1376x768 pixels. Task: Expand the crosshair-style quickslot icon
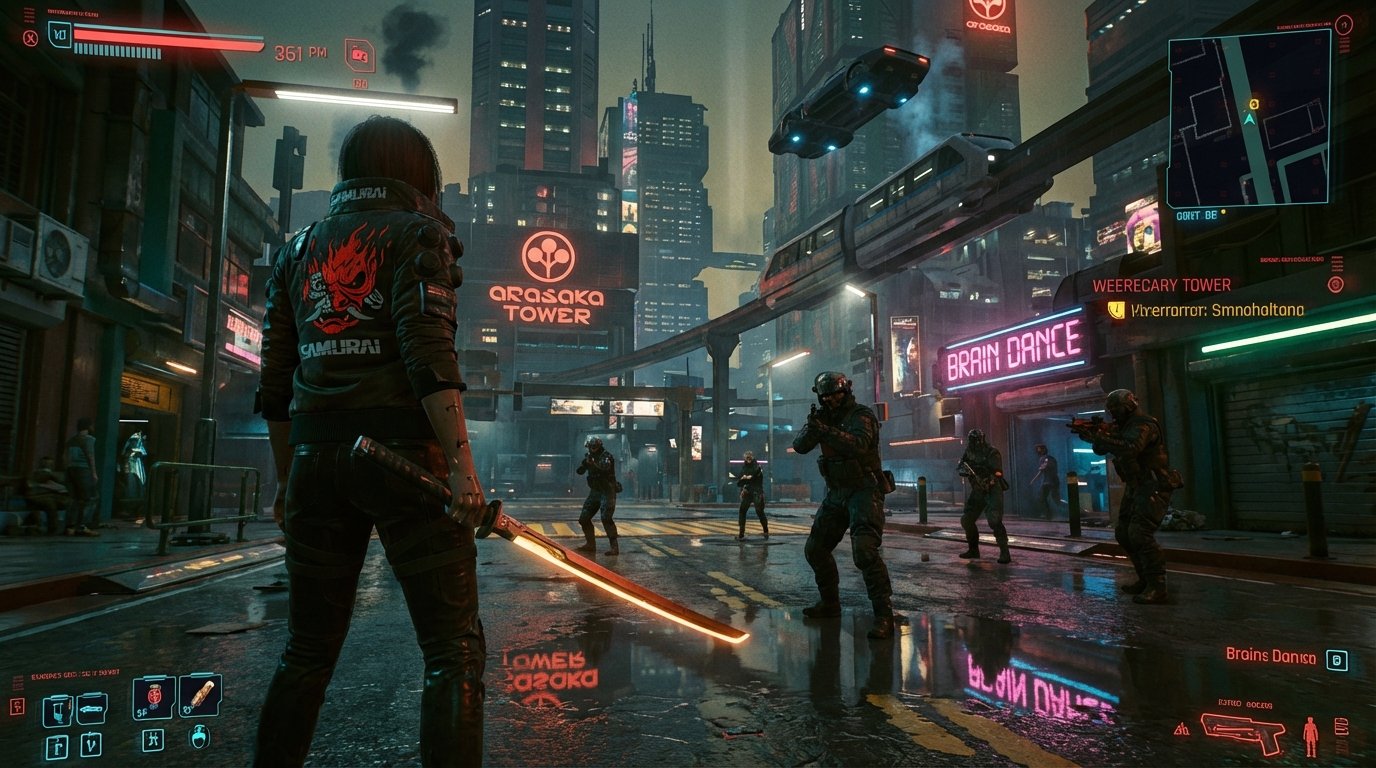point(154,742)
